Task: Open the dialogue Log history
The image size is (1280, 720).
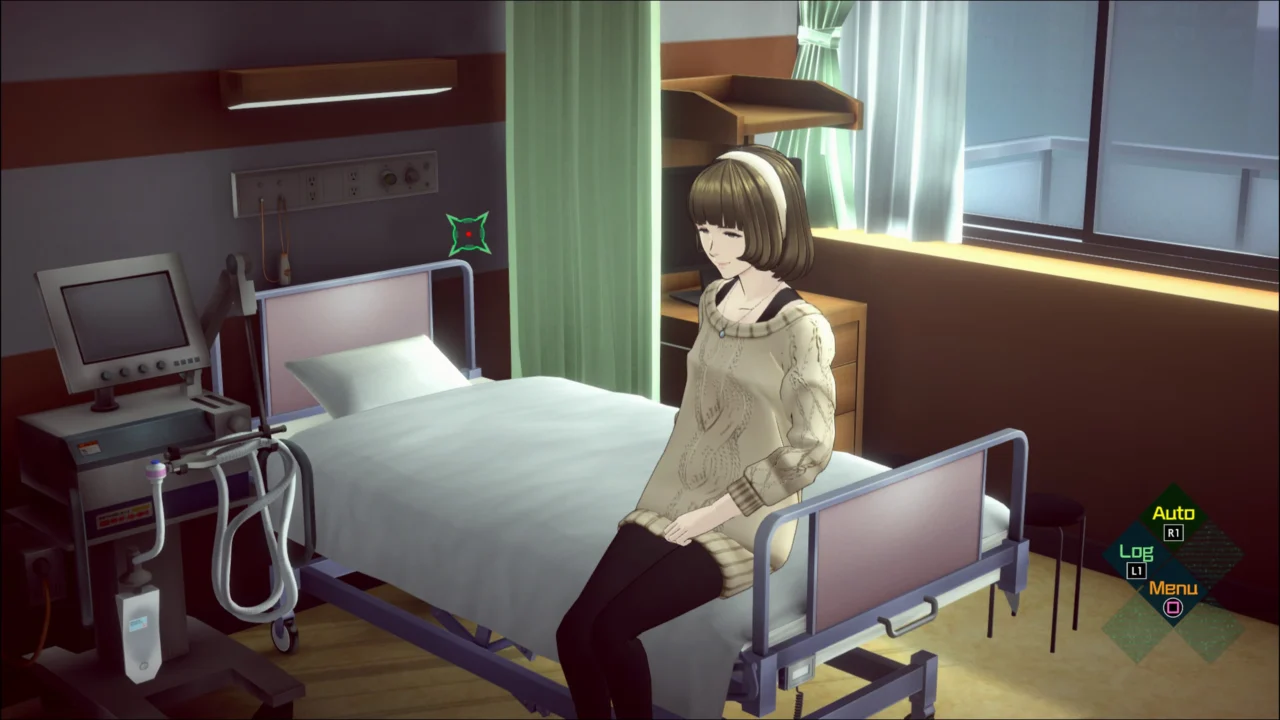Action: (x=1136, y=551)
